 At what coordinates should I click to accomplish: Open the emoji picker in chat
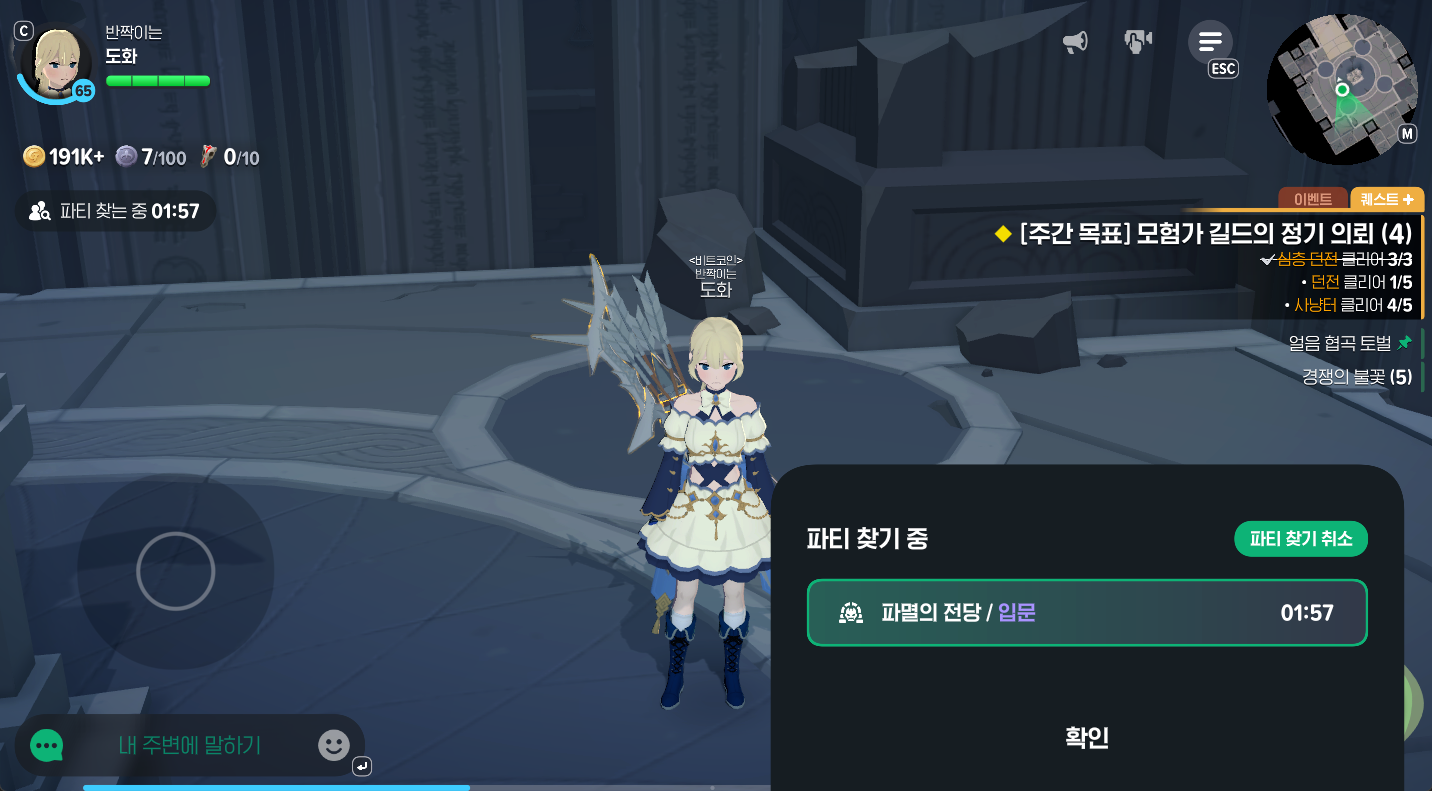[333, 745]
